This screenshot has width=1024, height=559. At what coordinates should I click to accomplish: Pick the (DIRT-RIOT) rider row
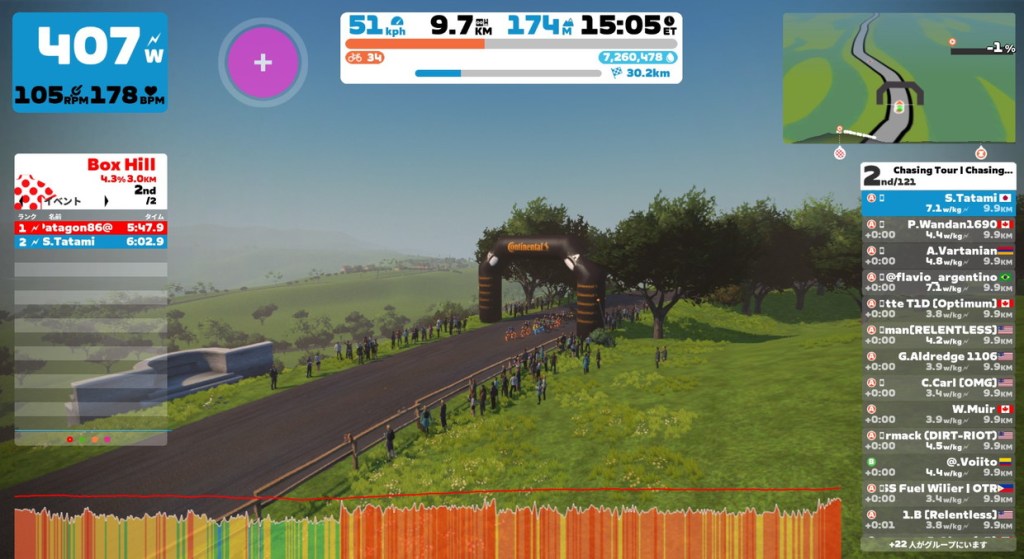coord(938,439)
